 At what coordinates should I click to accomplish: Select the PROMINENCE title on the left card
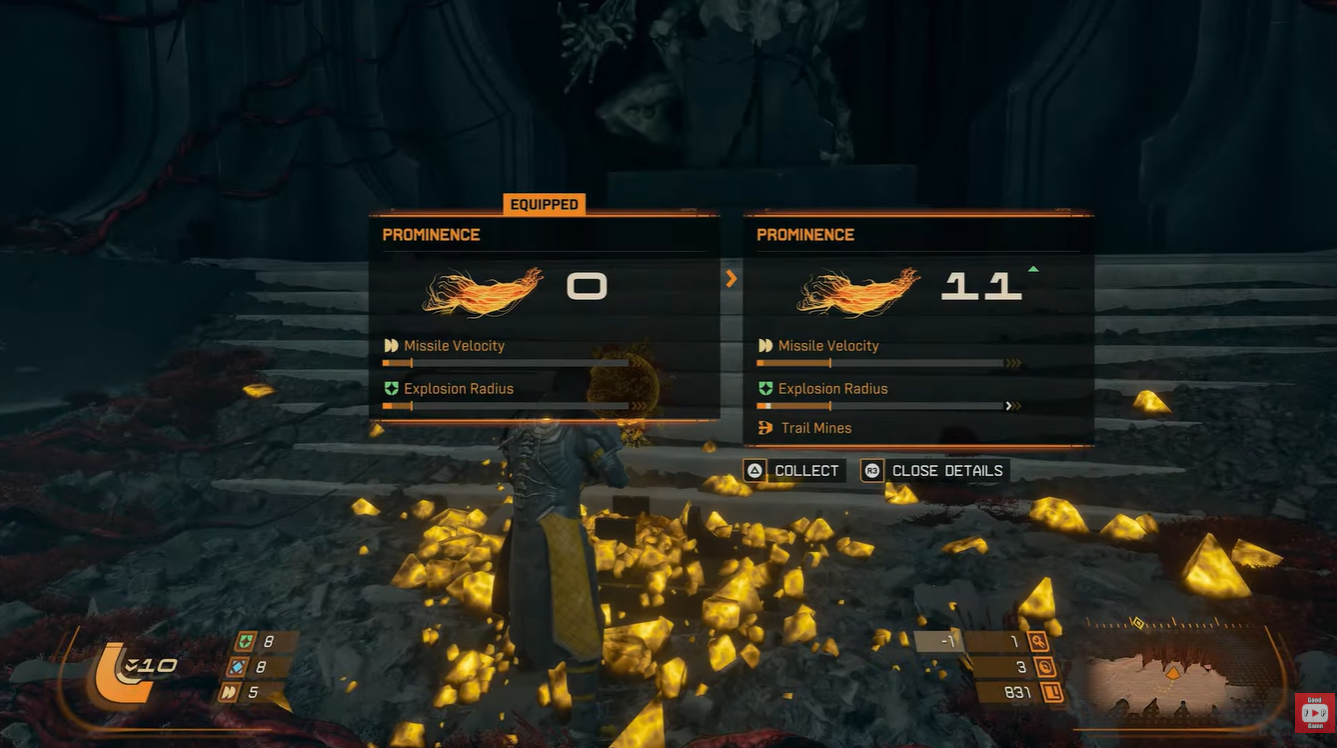(x=431, y=234)
